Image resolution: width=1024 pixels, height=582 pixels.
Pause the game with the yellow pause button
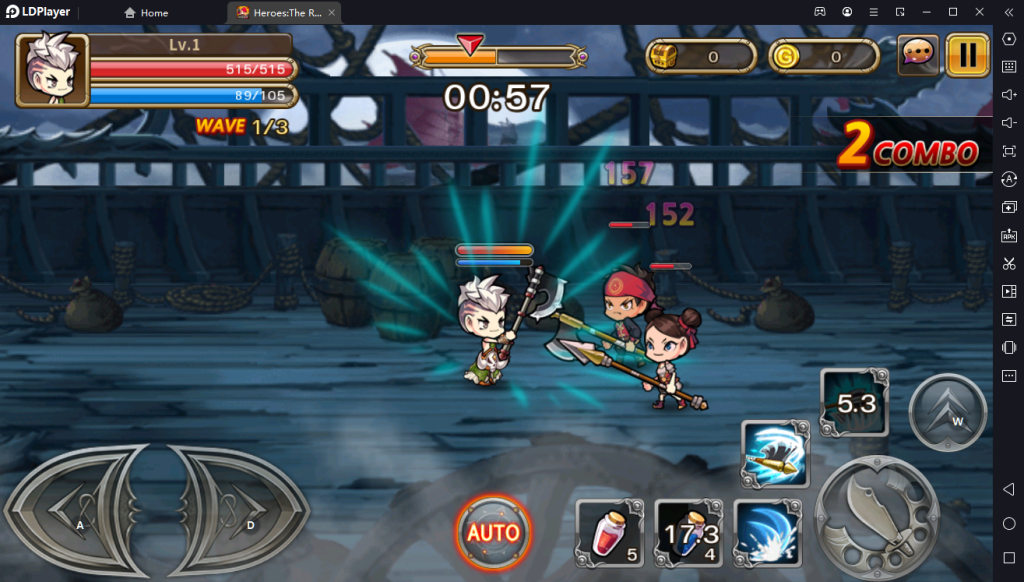tap(967, 54)
